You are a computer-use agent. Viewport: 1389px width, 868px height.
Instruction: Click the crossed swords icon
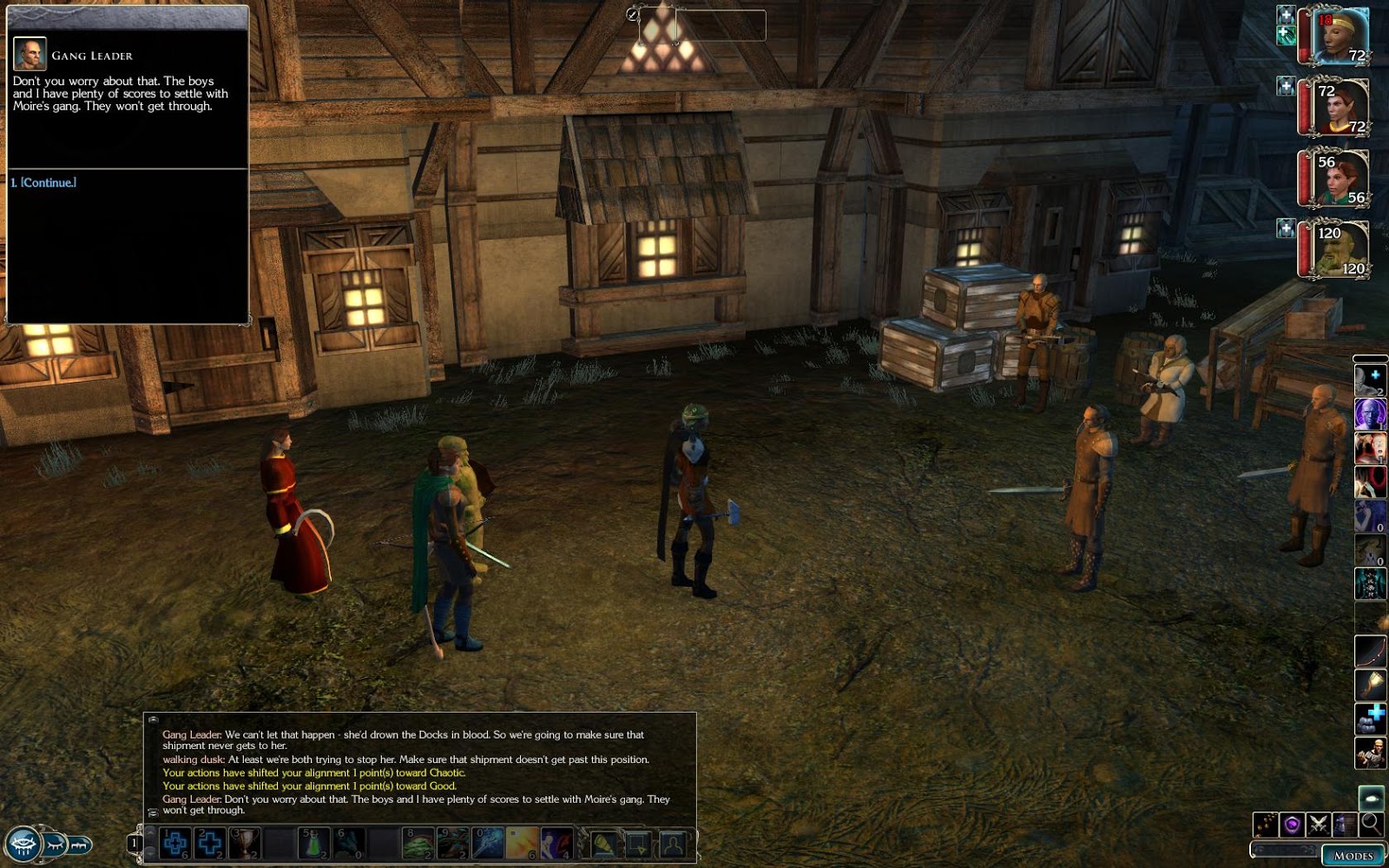[1318, 824]
